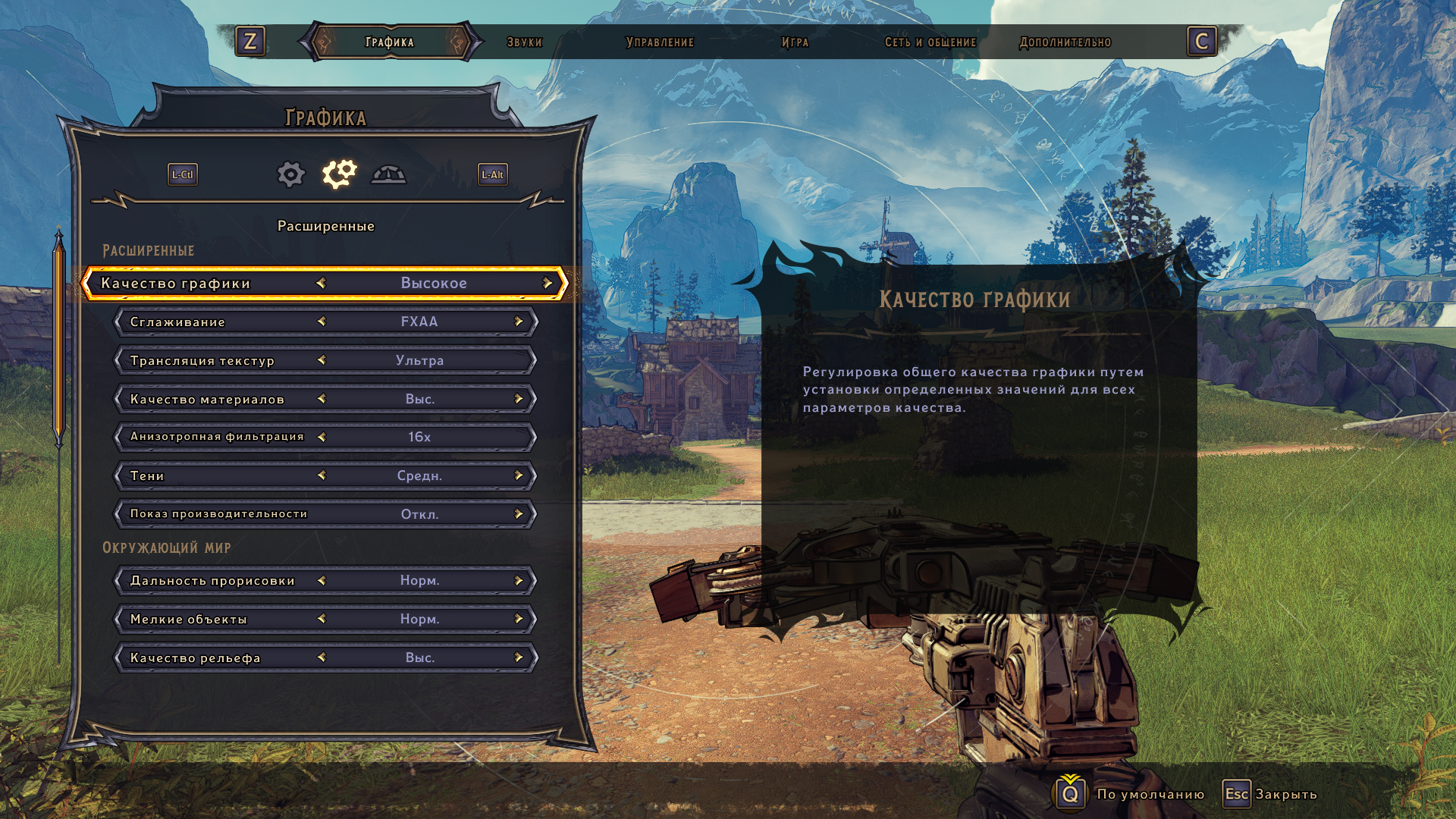The height and width of the screenshot is (819, 1456).
Task: Switch to the Звуки tab
Action: (x=524, y=42)
